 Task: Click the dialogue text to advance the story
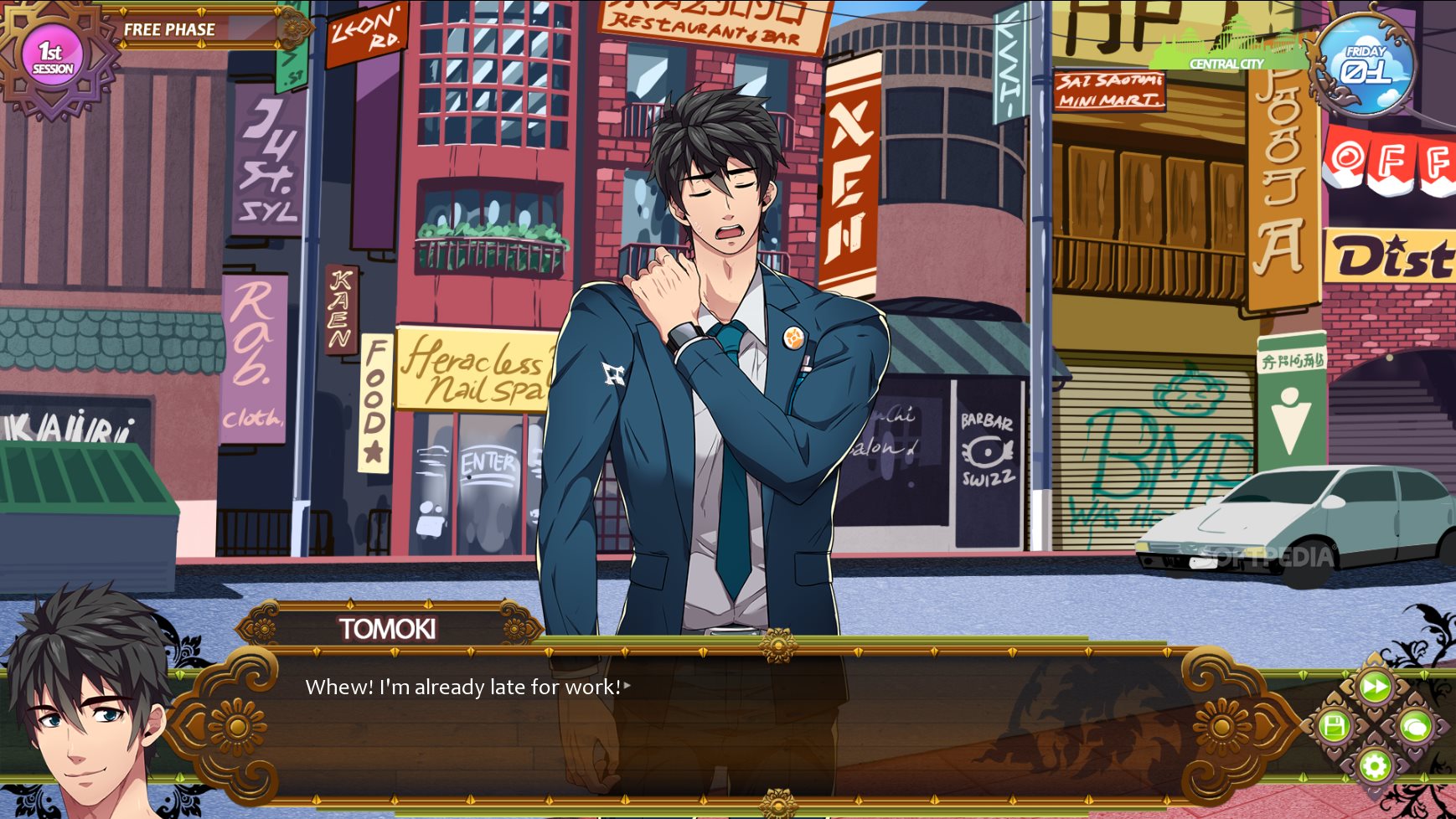(x=465, y=688)
